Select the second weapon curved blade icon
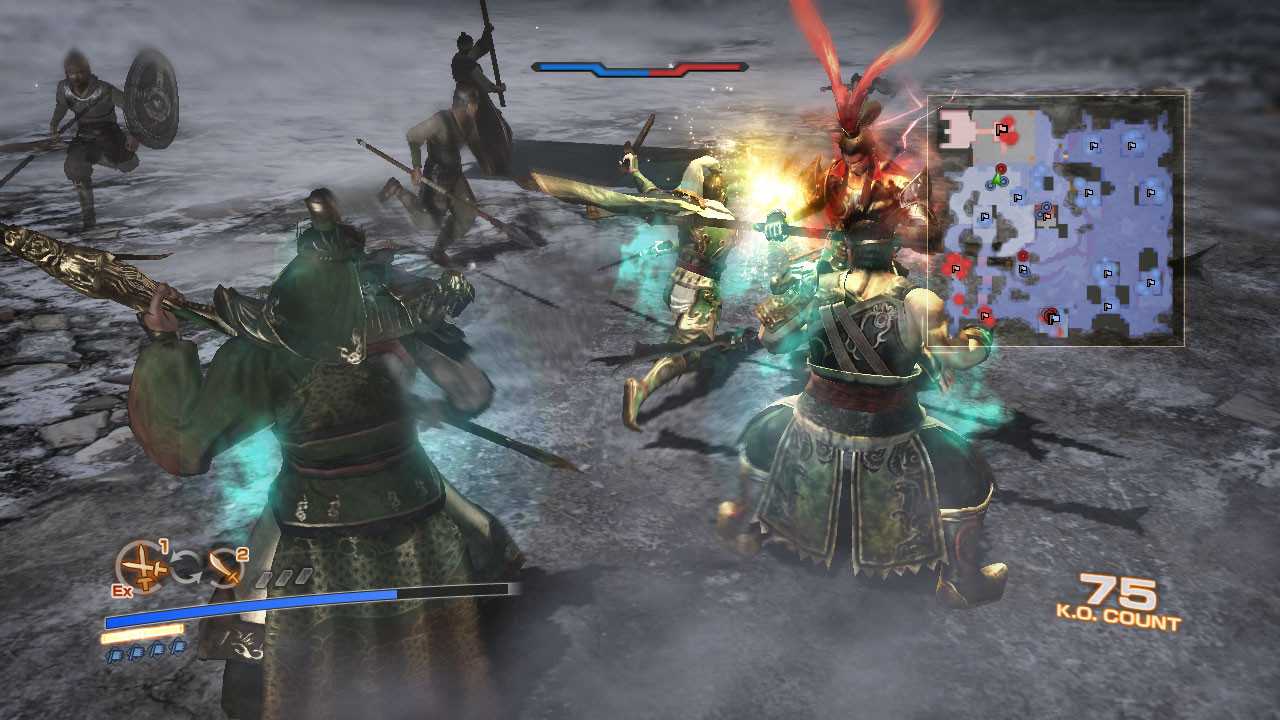The height and width of the screenshot is (720, 1280). pyautogui.click(x=226, y=567)
